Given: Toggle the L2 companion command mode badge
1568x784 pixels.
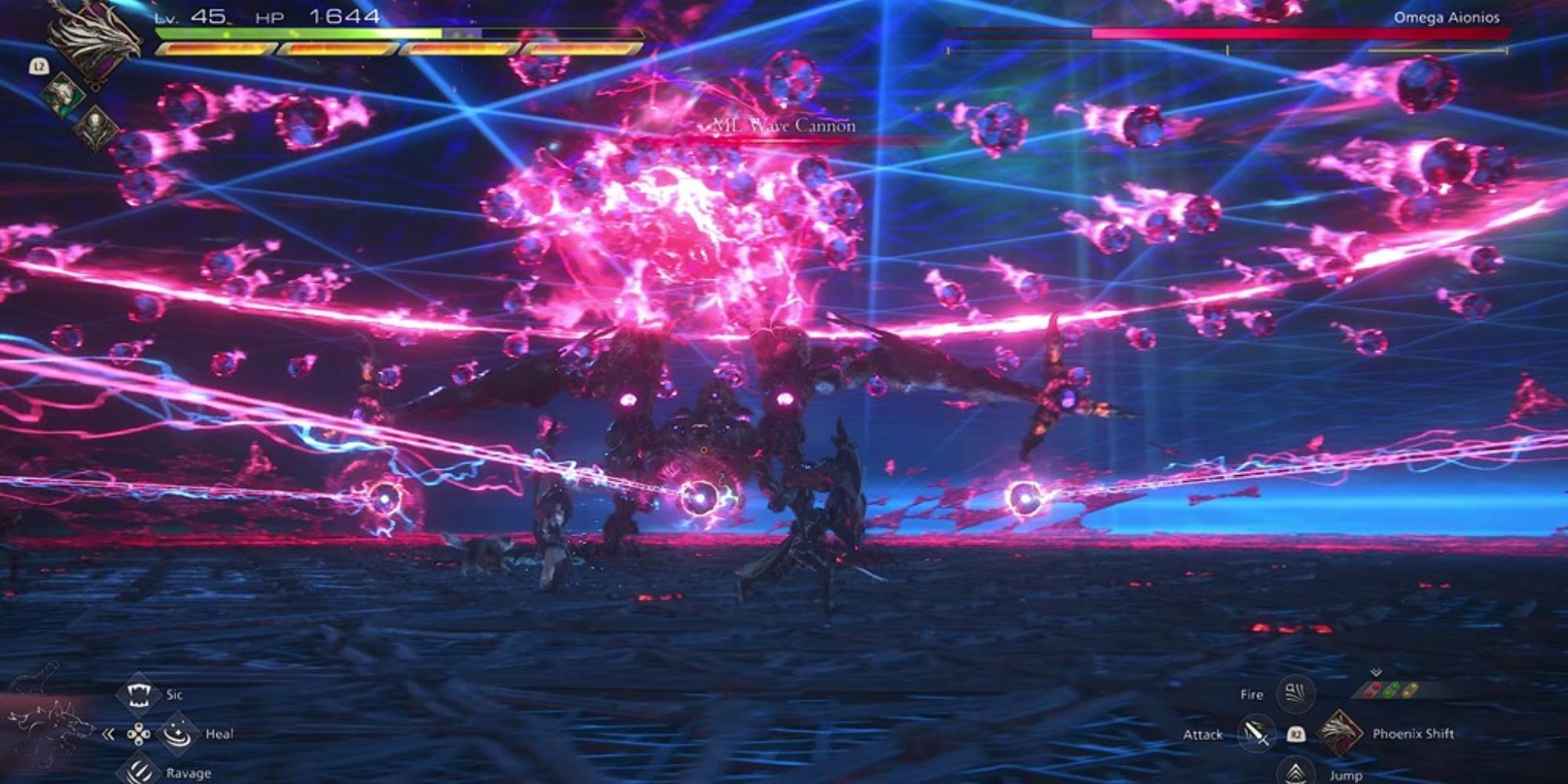Looking at the screenshot, I should coord(39,66).
